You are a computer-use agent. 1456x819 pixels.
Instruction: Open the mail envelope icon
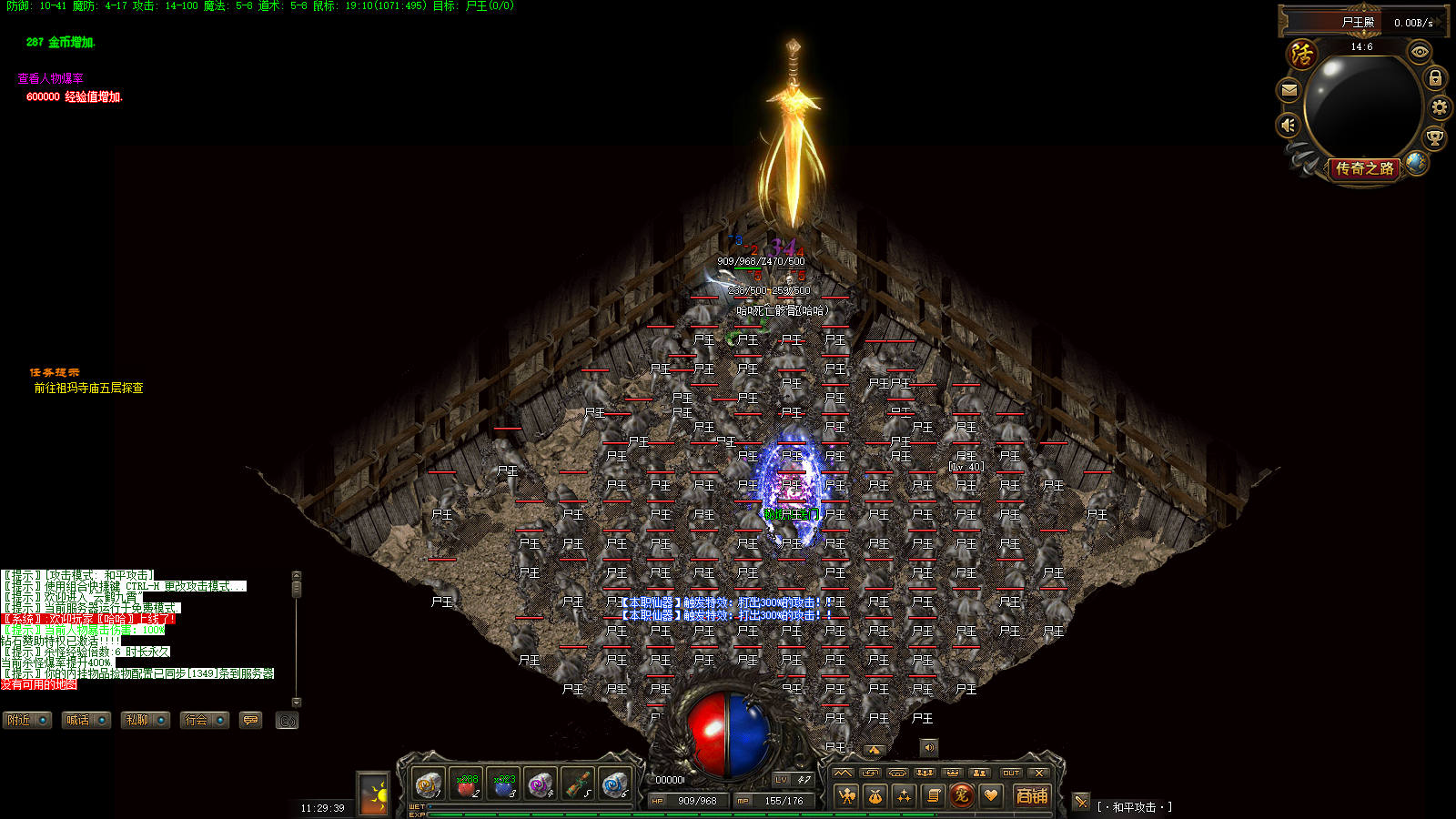pyautogui.click(x=1289, y=90)
